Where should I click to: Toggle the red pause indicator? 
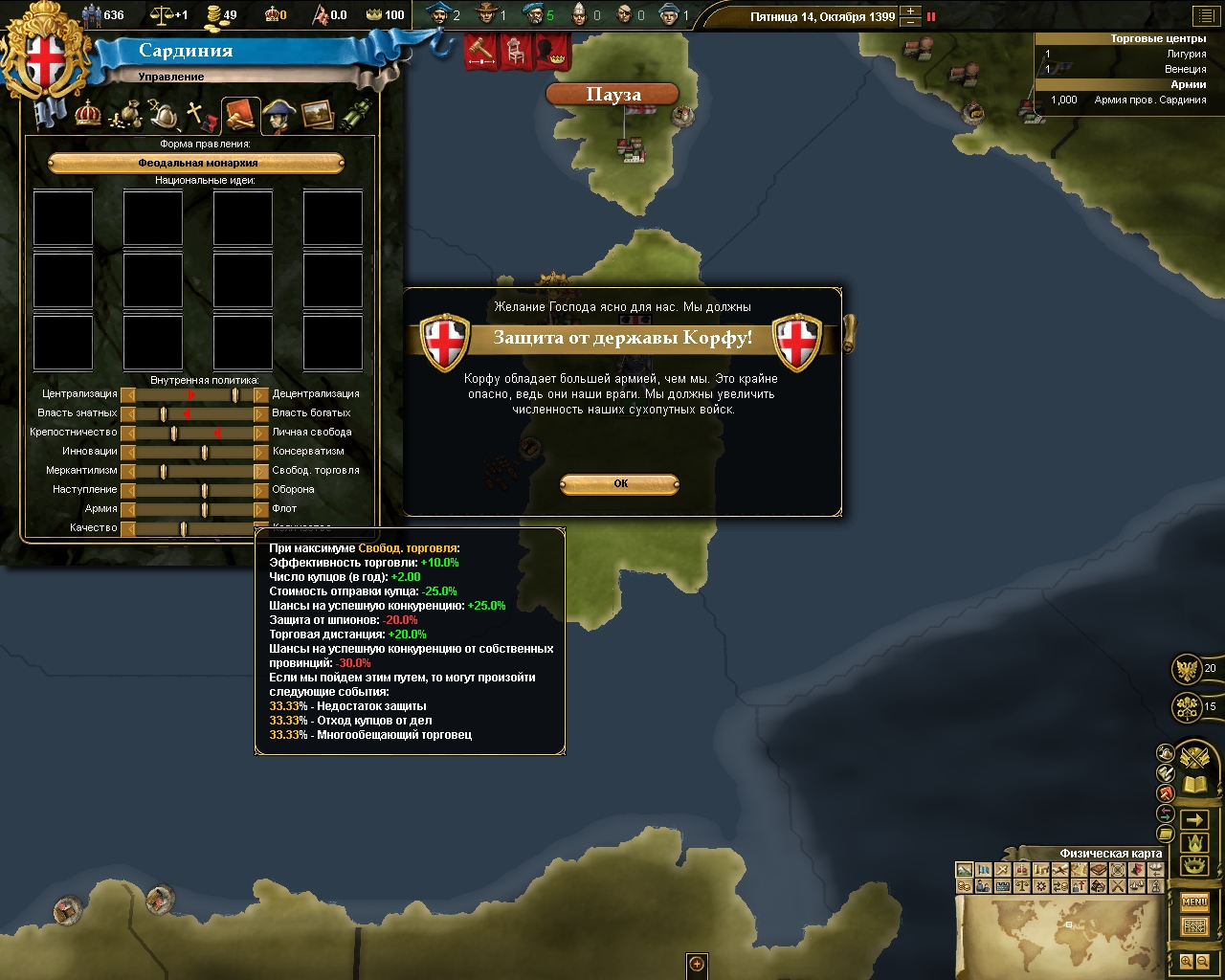coord(931,16)
